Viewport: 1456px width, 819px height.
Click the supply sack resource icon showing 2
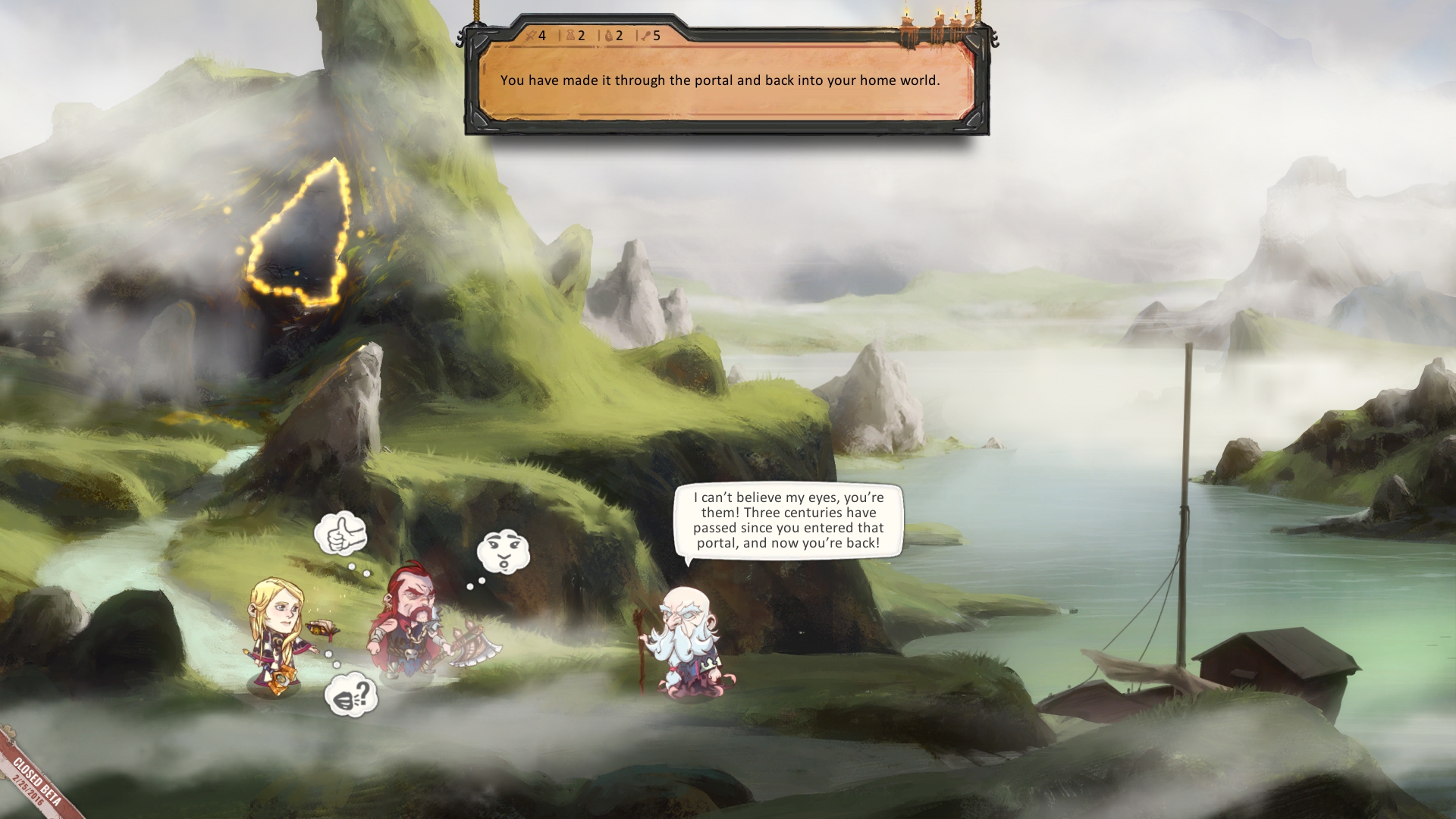570,36
